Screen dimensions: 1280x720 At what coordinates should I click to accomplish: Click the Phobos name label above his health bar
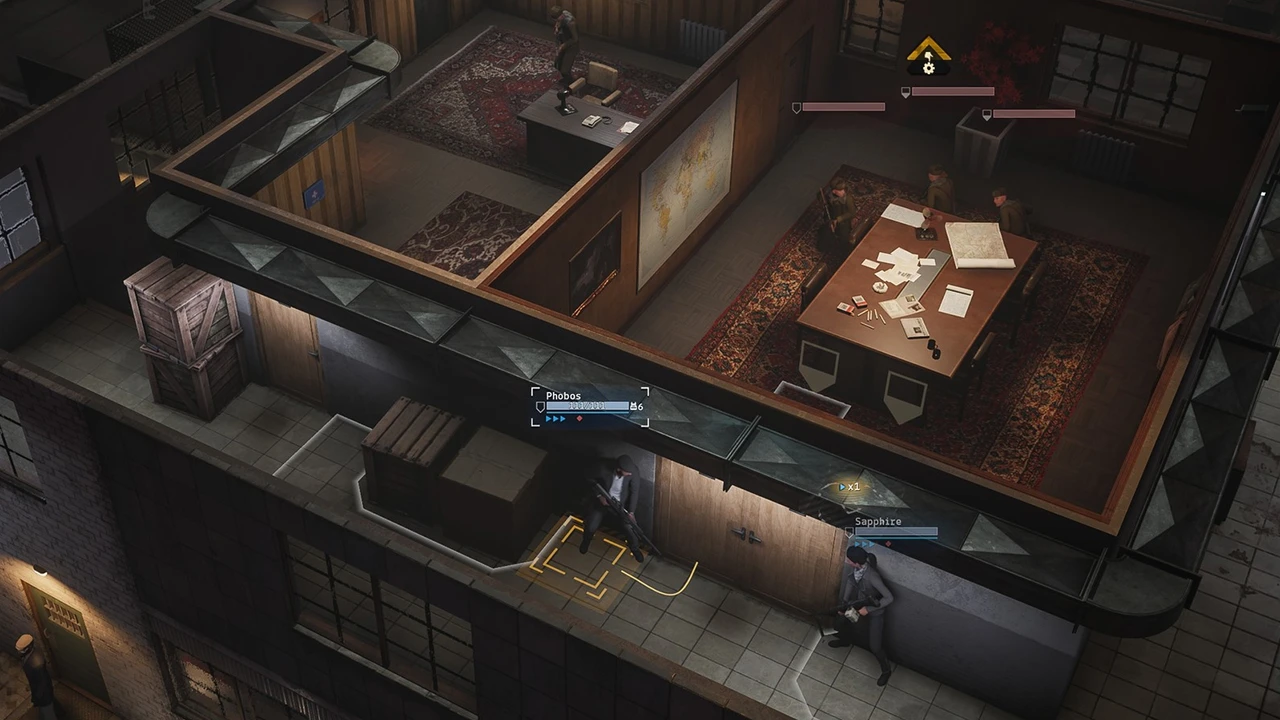pyautogui.click(x=564, y=396)
